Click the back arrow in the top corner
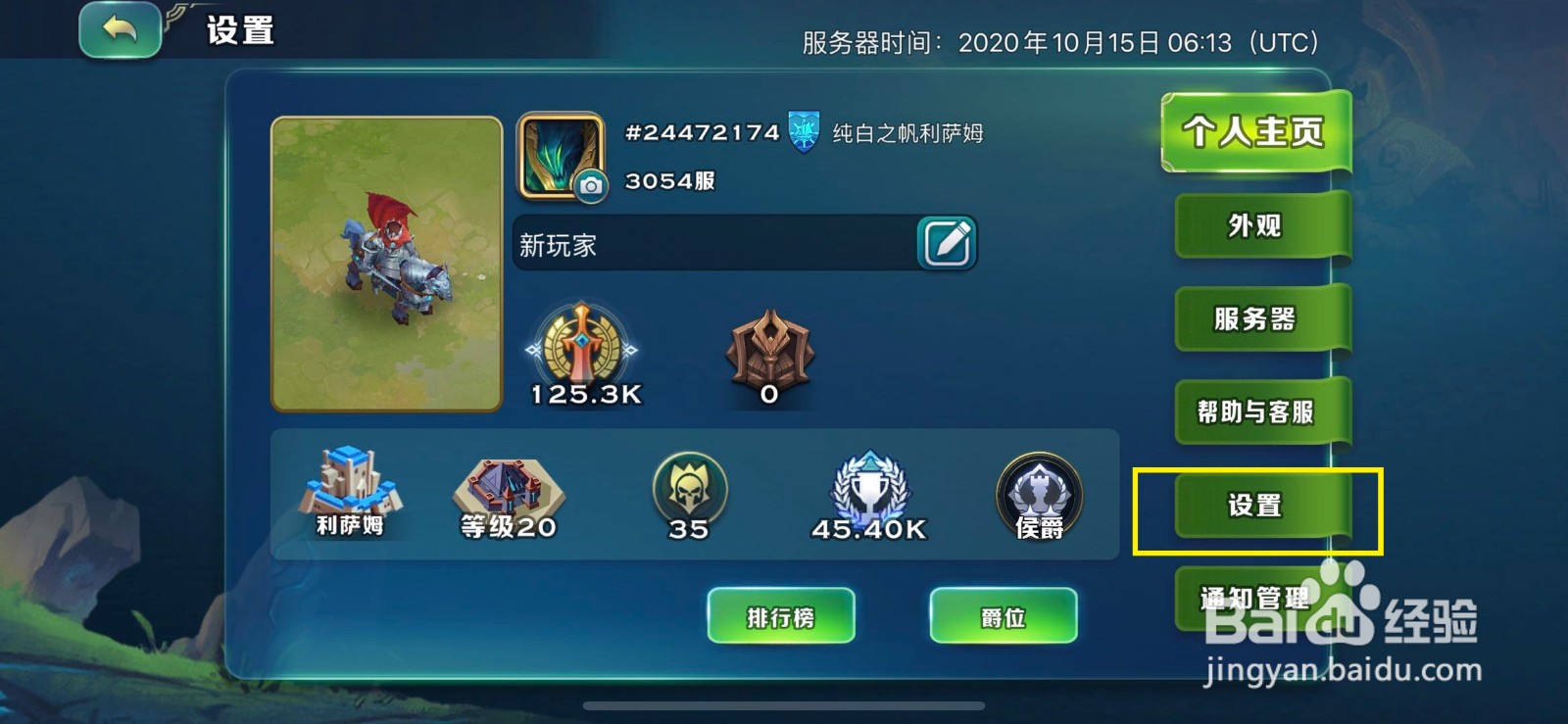 pos(119,32)
